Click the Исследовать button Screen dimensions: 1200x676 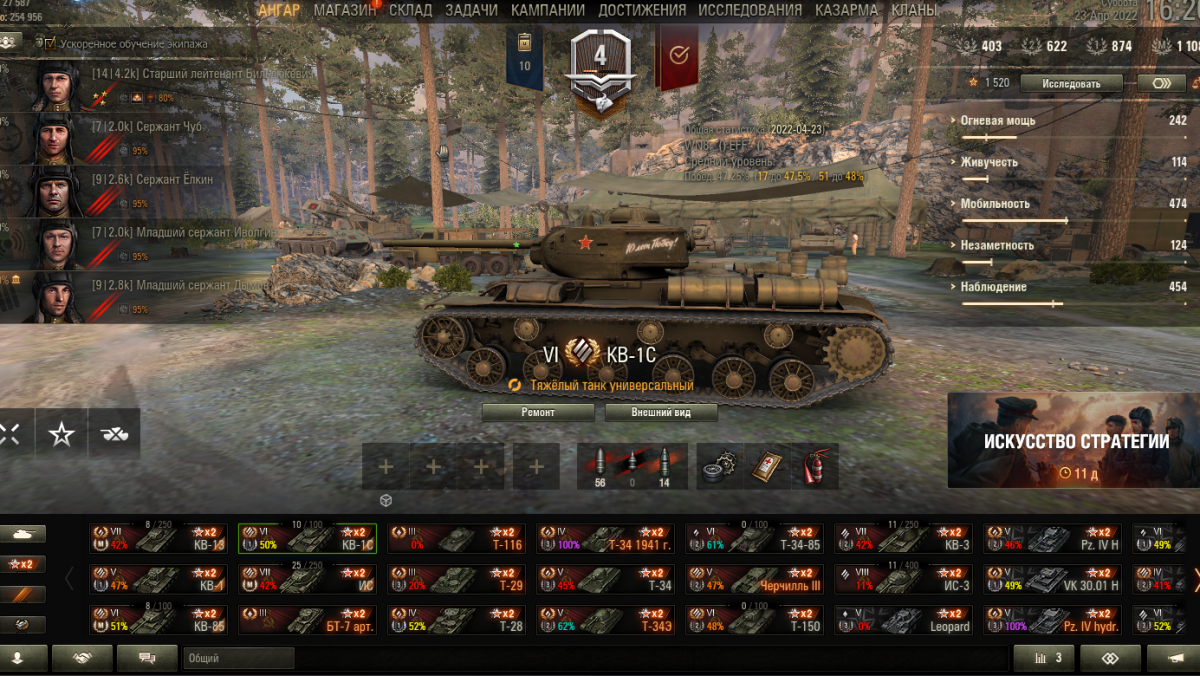tap(1071, 83)
